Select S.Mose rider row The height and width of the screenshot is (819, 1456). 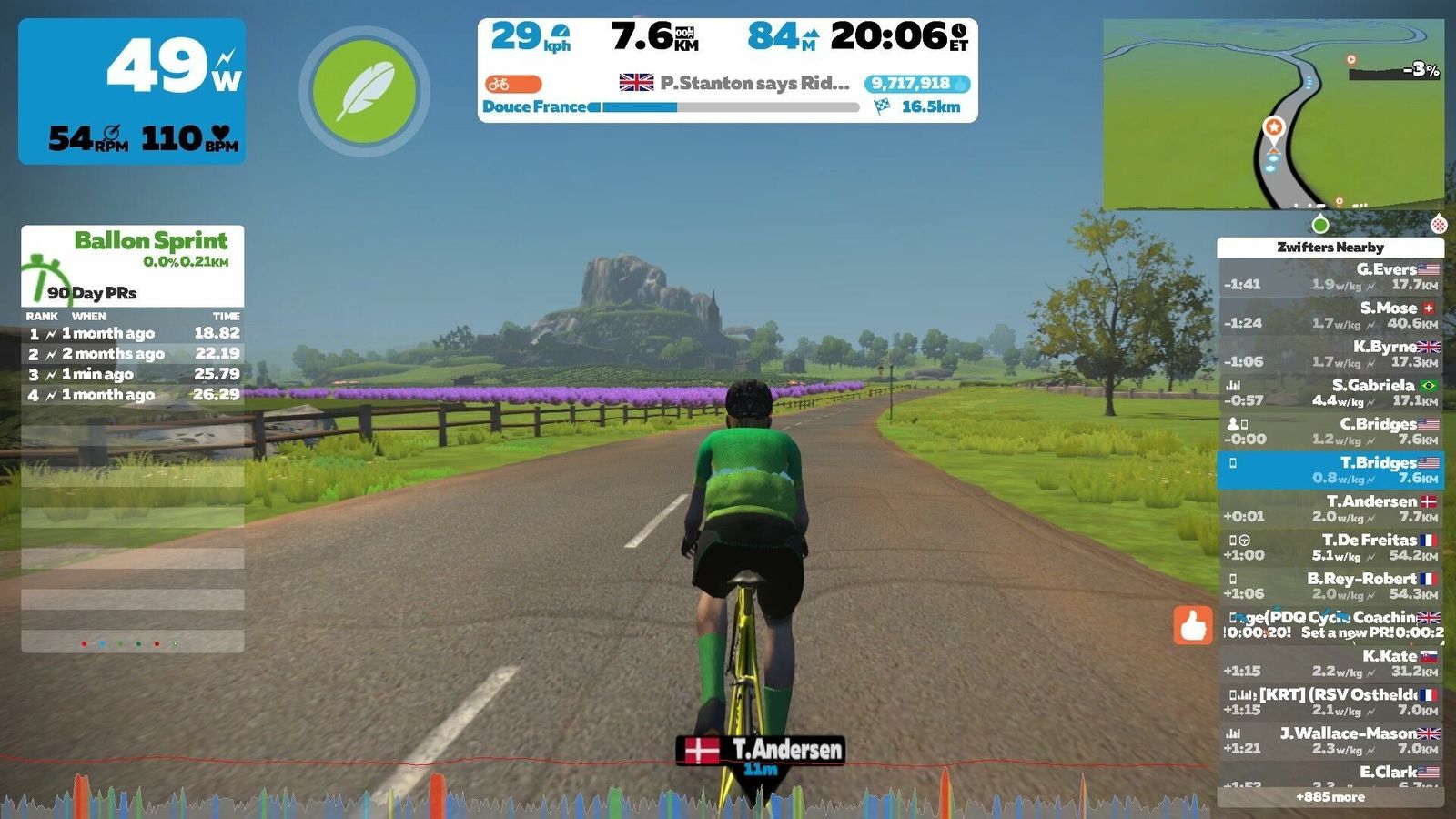click(x=1330, y=315)
